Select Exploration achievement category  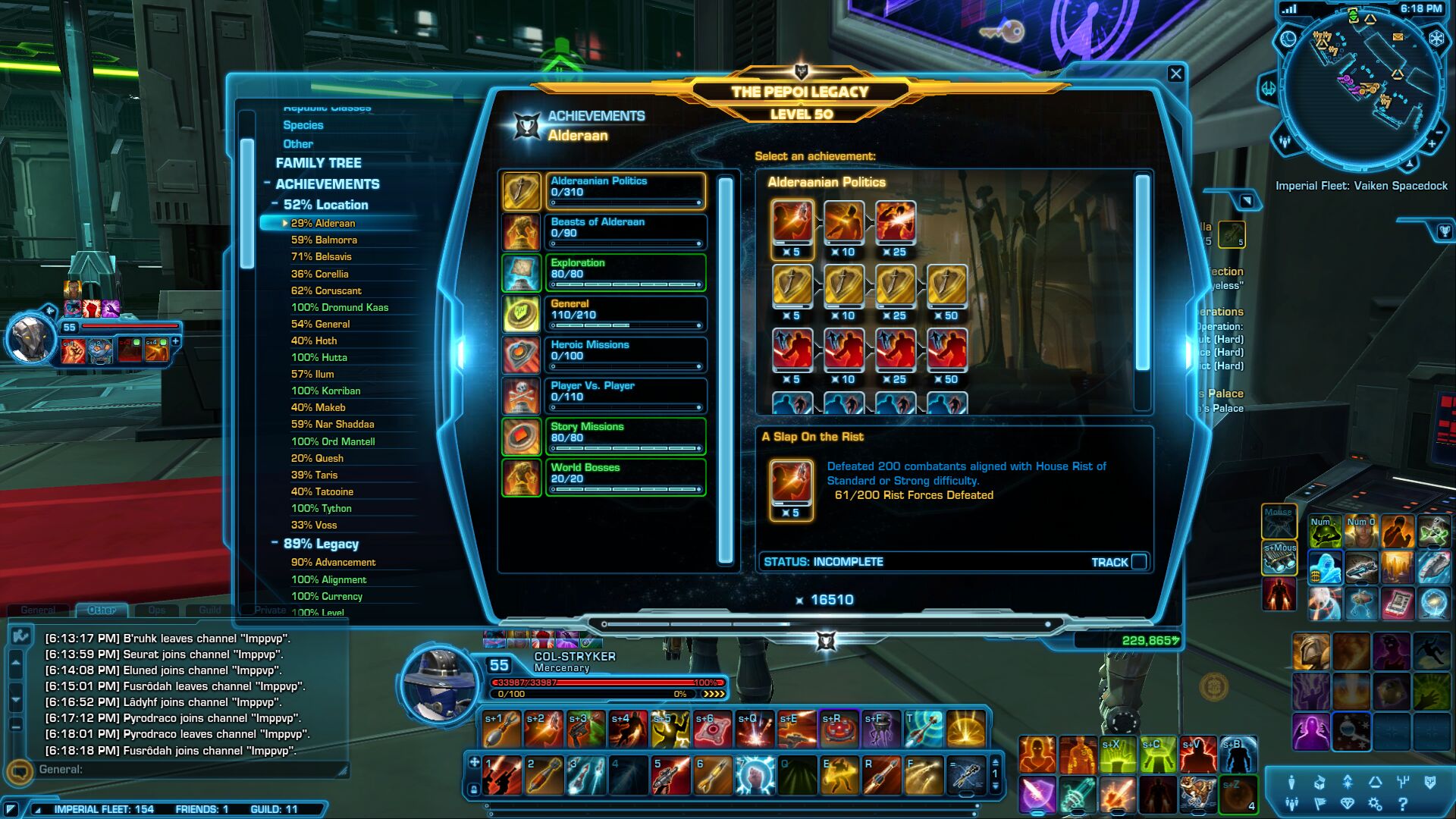[625, 273]
